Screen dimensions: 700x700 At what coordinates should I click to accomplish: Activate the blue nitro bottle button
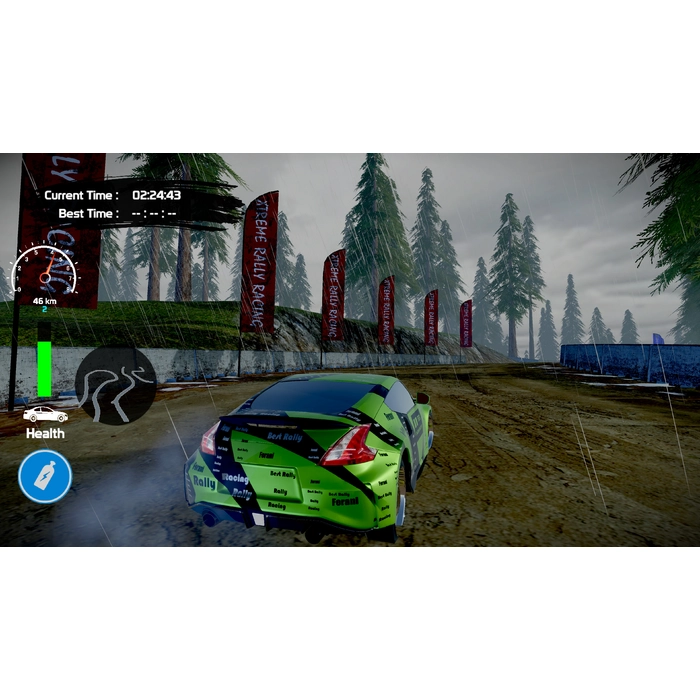45,476
